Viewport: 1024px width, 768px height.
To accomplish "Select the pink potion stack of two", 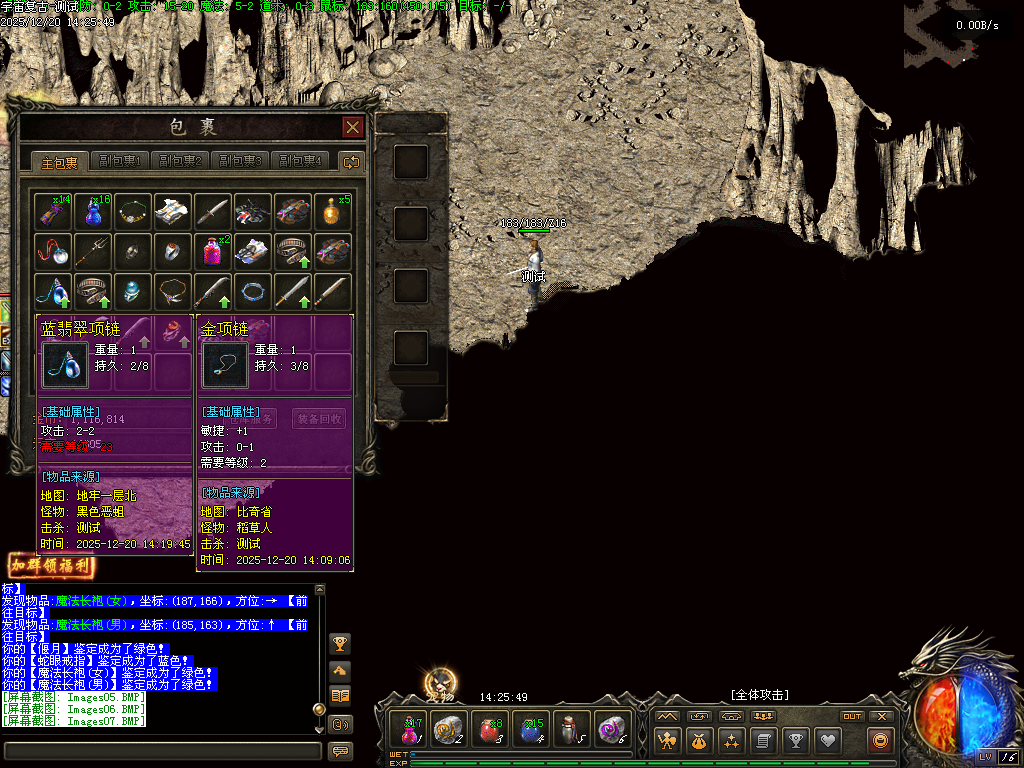I will pos(213,250).
